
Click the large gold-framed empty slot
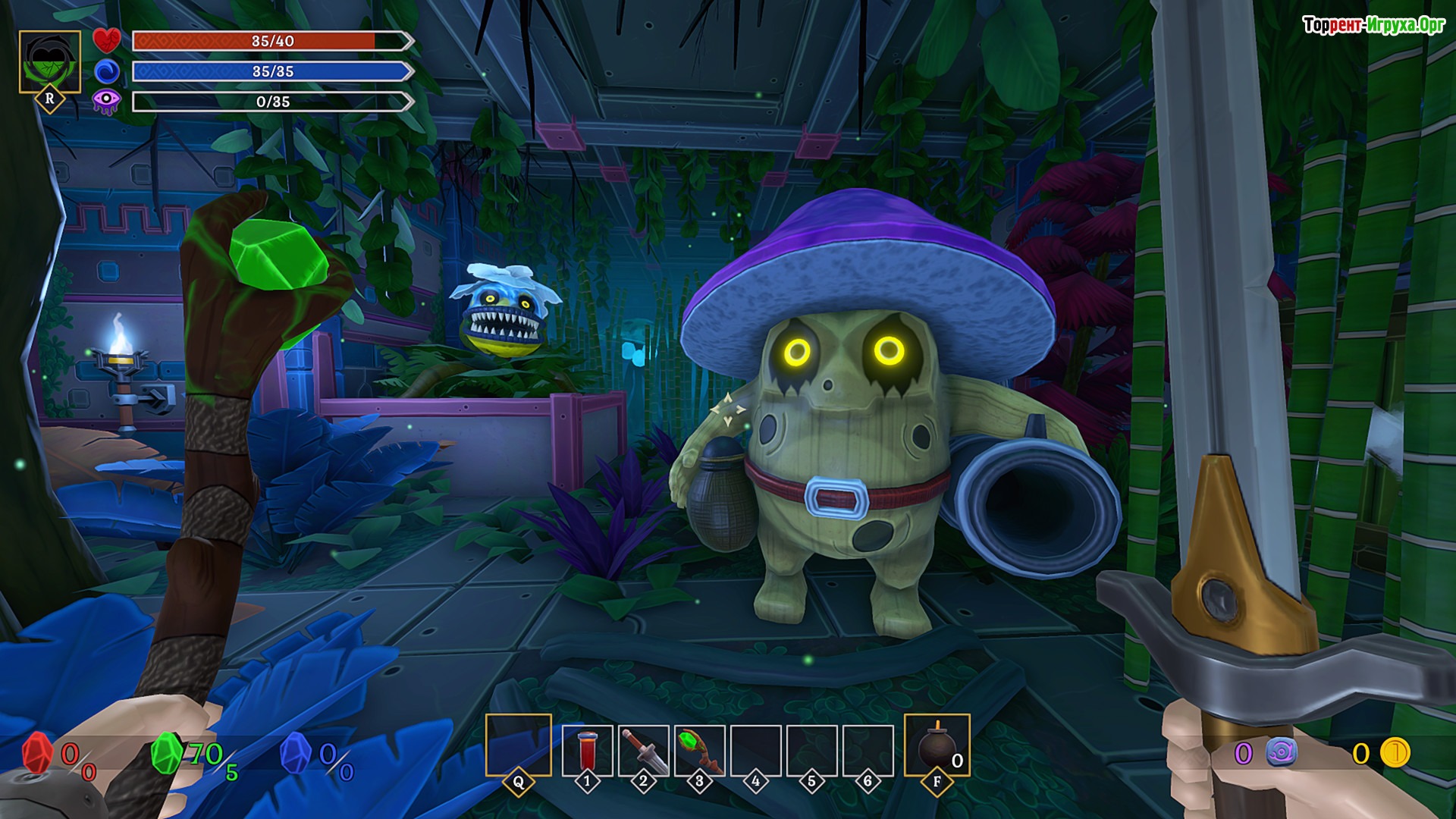(519, 745)
